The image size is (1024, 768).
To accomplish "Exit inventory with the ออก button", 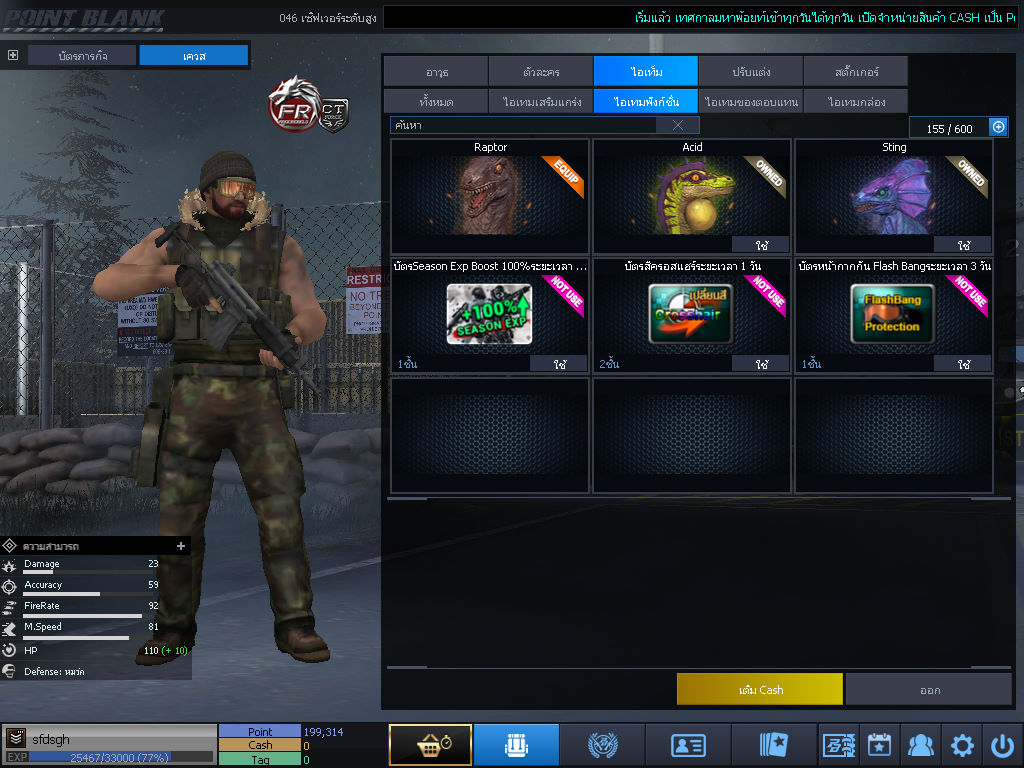I will coord(929,690).
